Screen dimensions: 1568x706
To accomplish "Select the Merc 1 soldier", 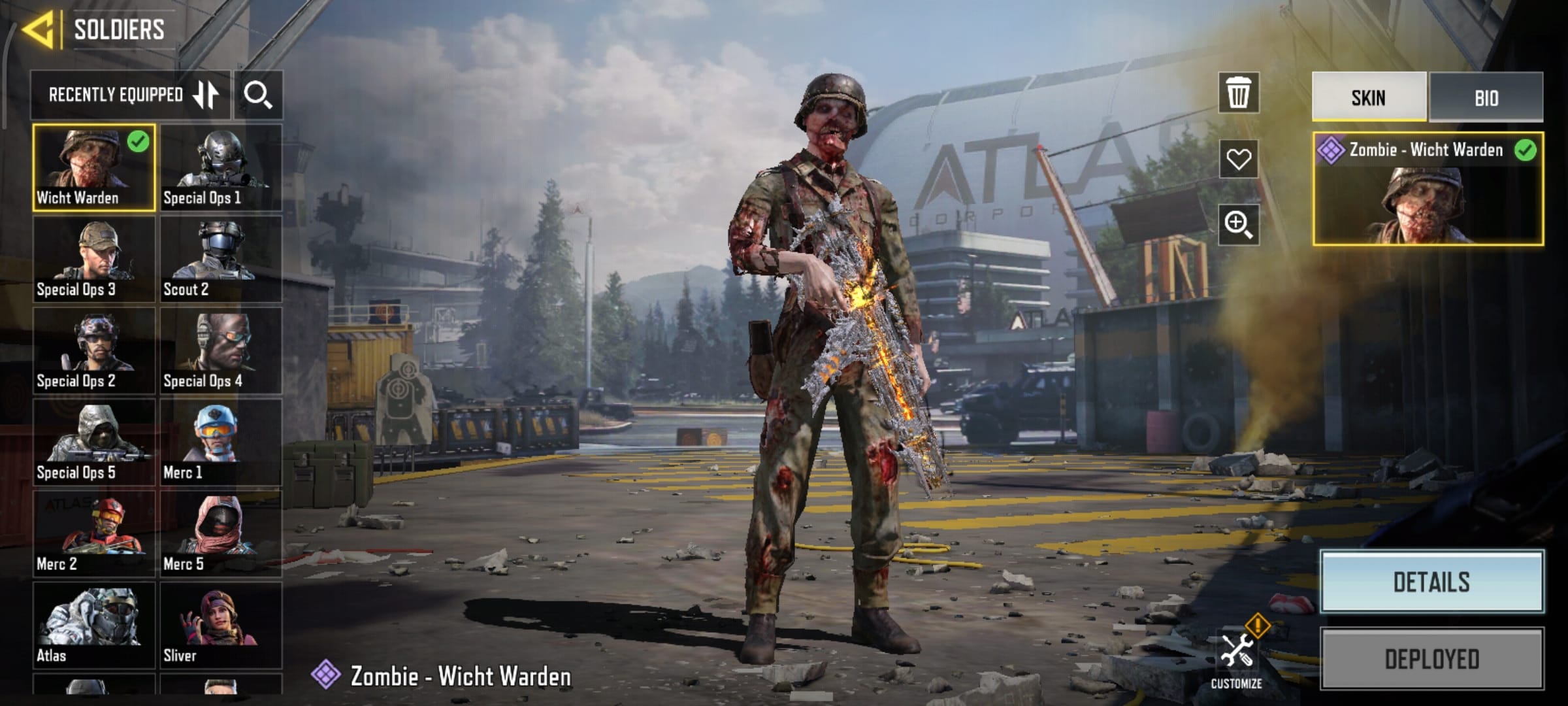I will 221,442.
